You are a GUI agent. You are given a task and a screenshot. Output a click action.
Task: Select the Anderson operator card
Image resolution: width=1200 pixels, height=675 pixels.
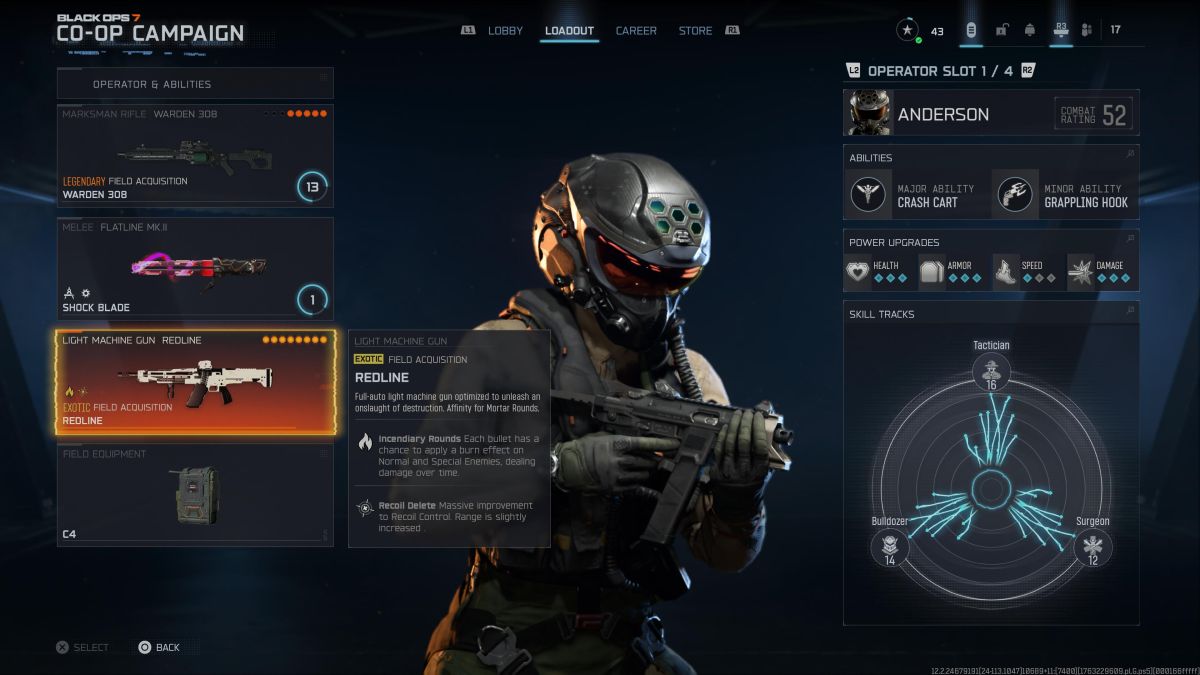[x=990, y=114]
